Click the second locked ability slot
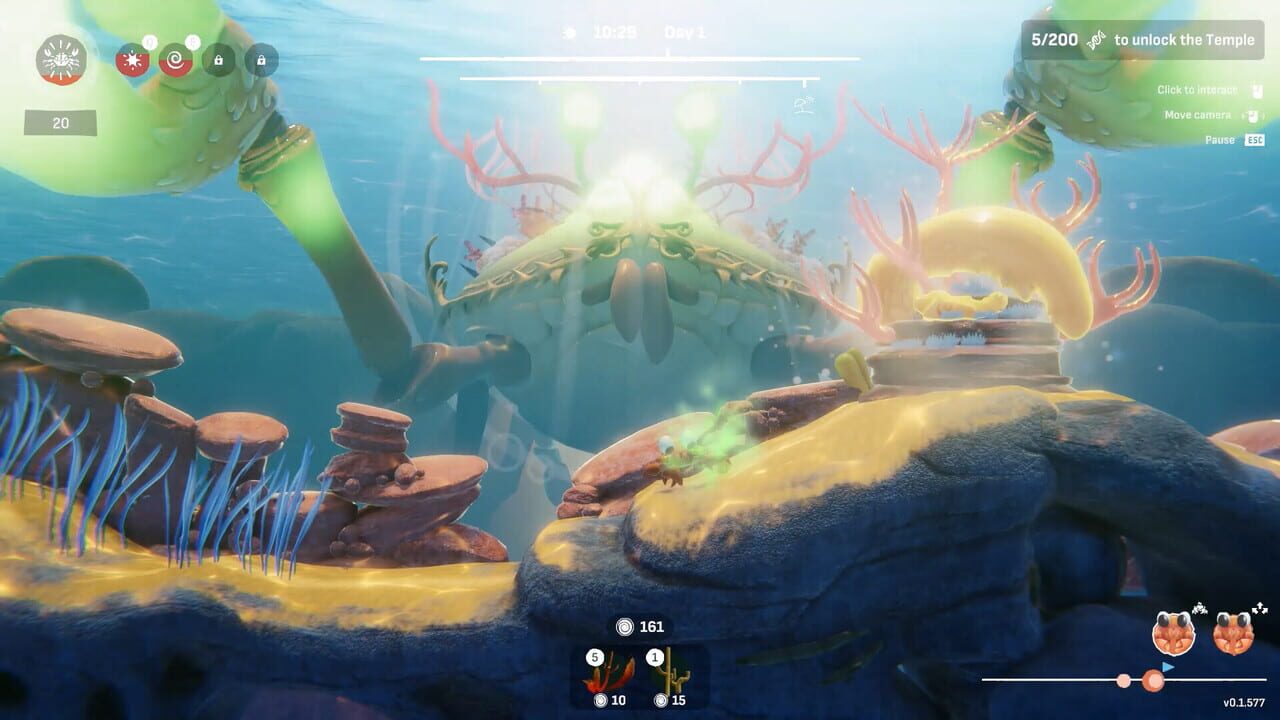The width and height of the screenshot is (1280, 720). click(x=260, y=60)
